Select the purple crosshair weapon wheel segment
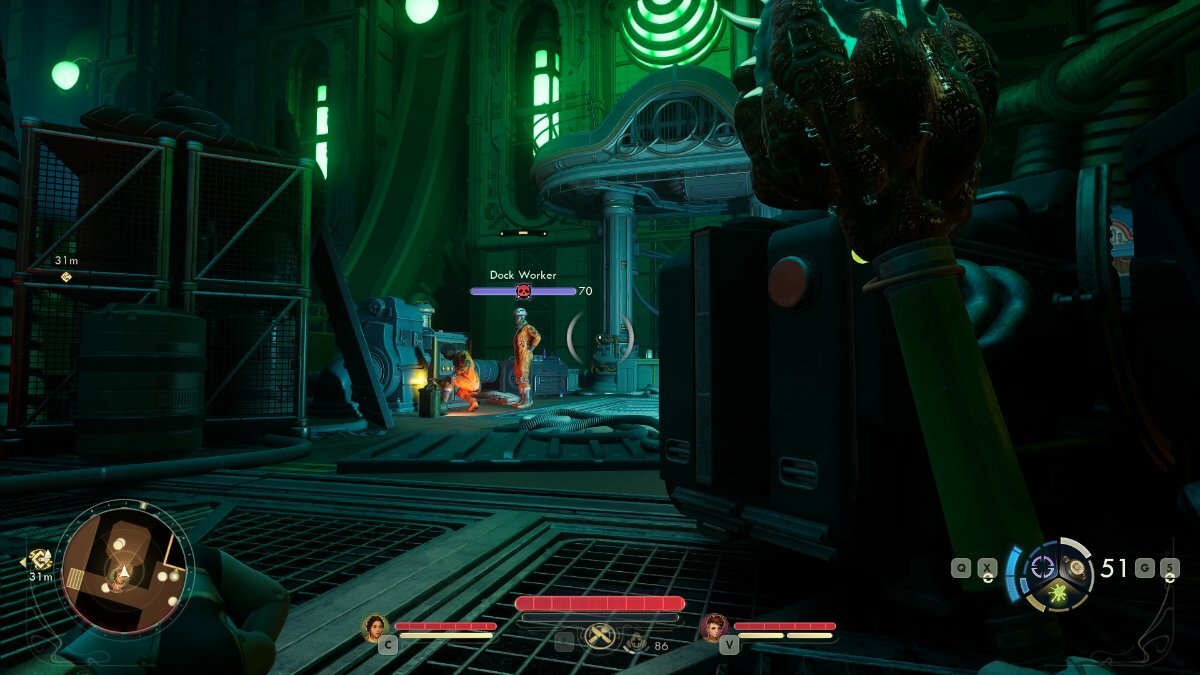 pos(1044,566)
